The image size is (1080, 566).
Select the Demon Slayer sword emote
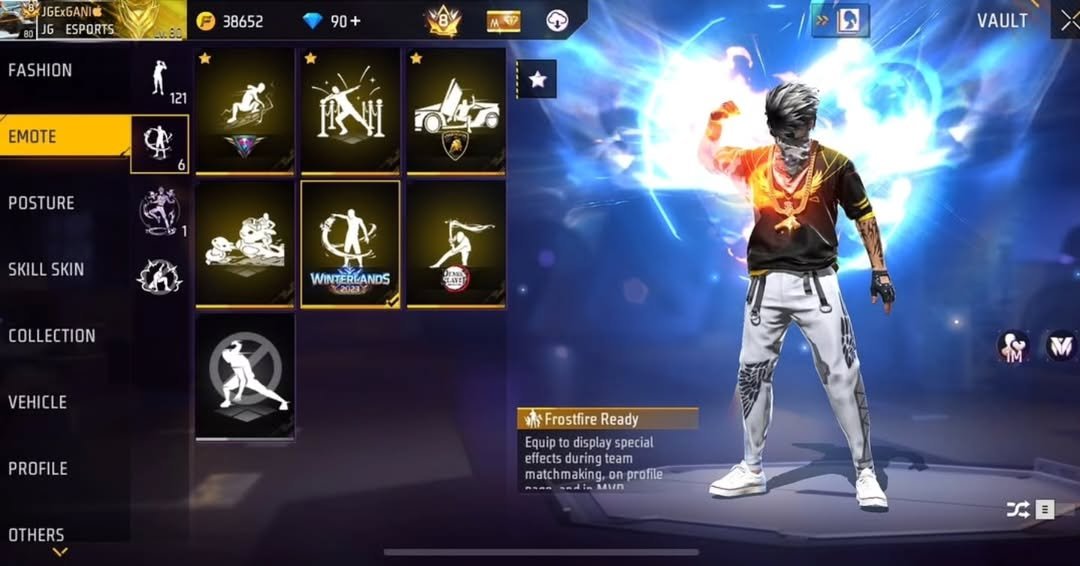click(x=456, y=244)
